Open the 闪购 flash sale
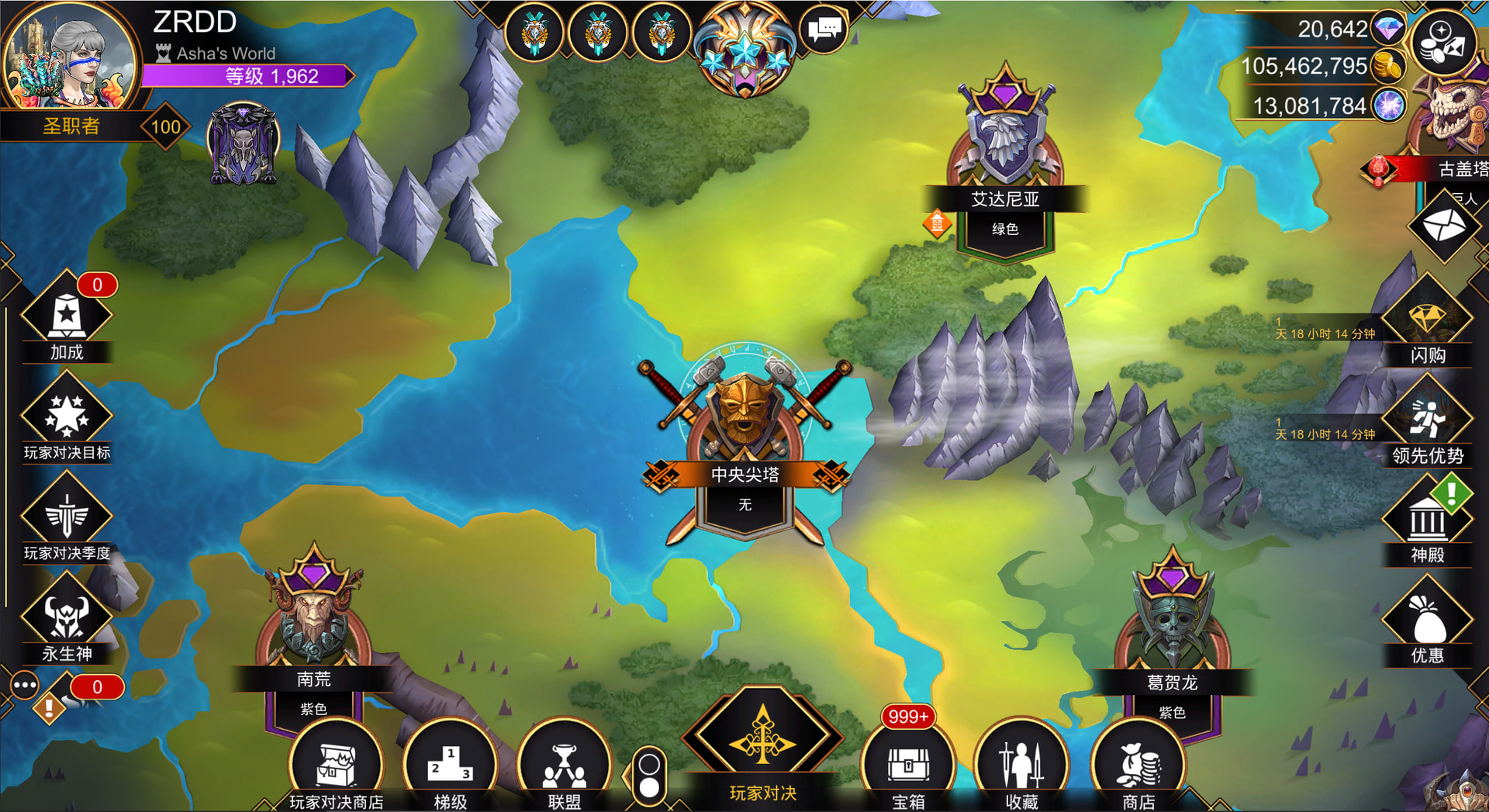Viewport: 1489px width, 812px height. point(1427,320)
